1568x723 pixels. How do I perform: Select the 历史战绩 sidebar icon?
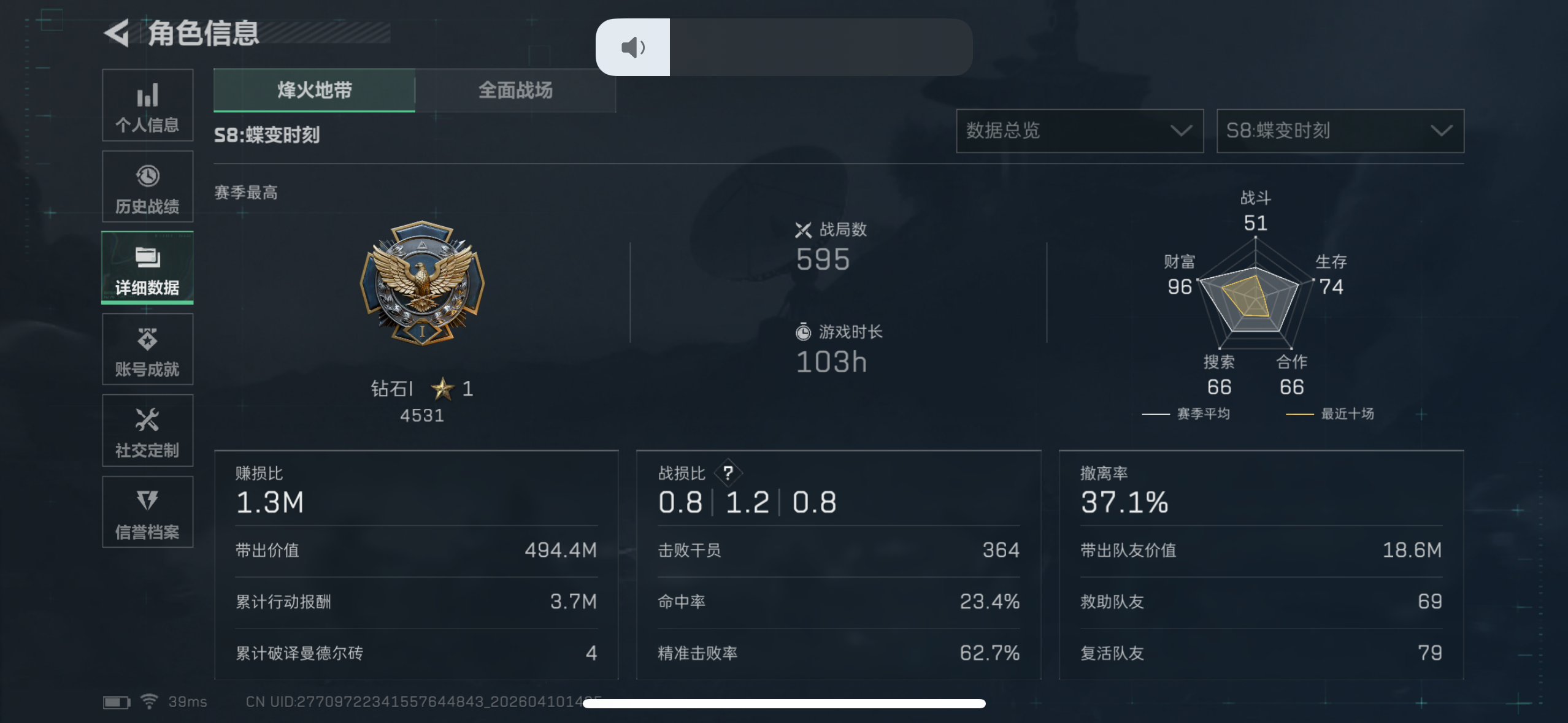click(x=147, y=187)
